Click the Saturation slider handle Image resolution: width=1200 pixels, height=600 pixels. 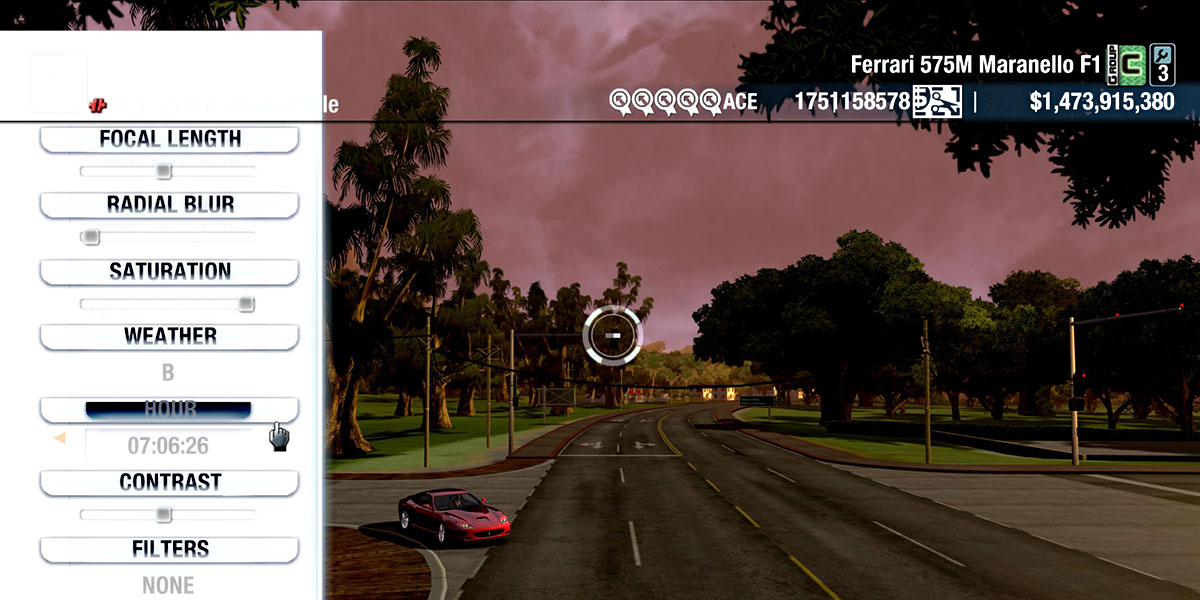[x=246, y=304]
